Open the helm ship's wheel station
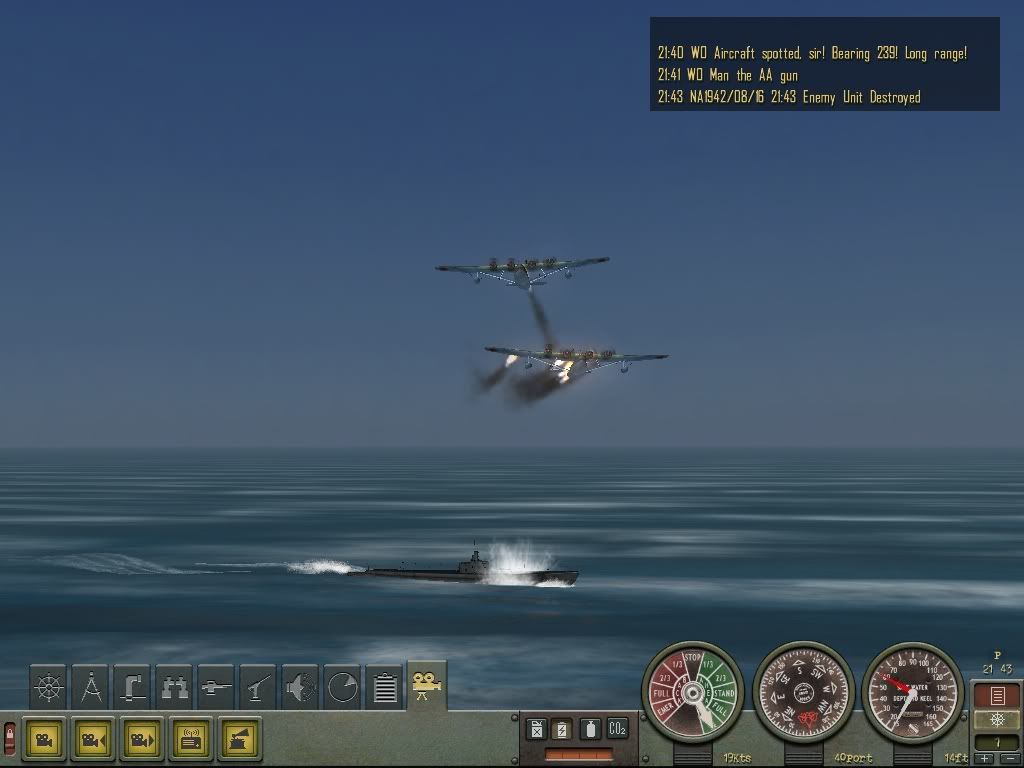Screen dimensions: 1024x768 (x=48, y=688)
